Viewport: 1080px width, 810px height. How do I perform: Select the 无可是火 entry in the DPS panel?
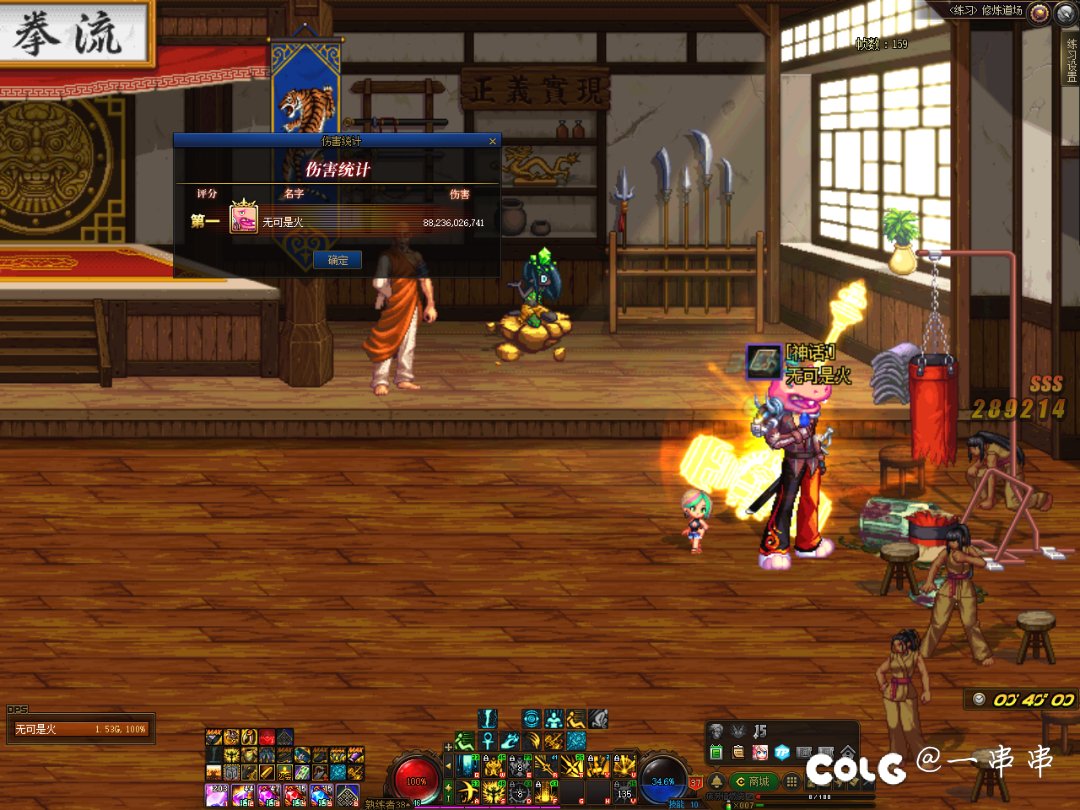[80, 729]
